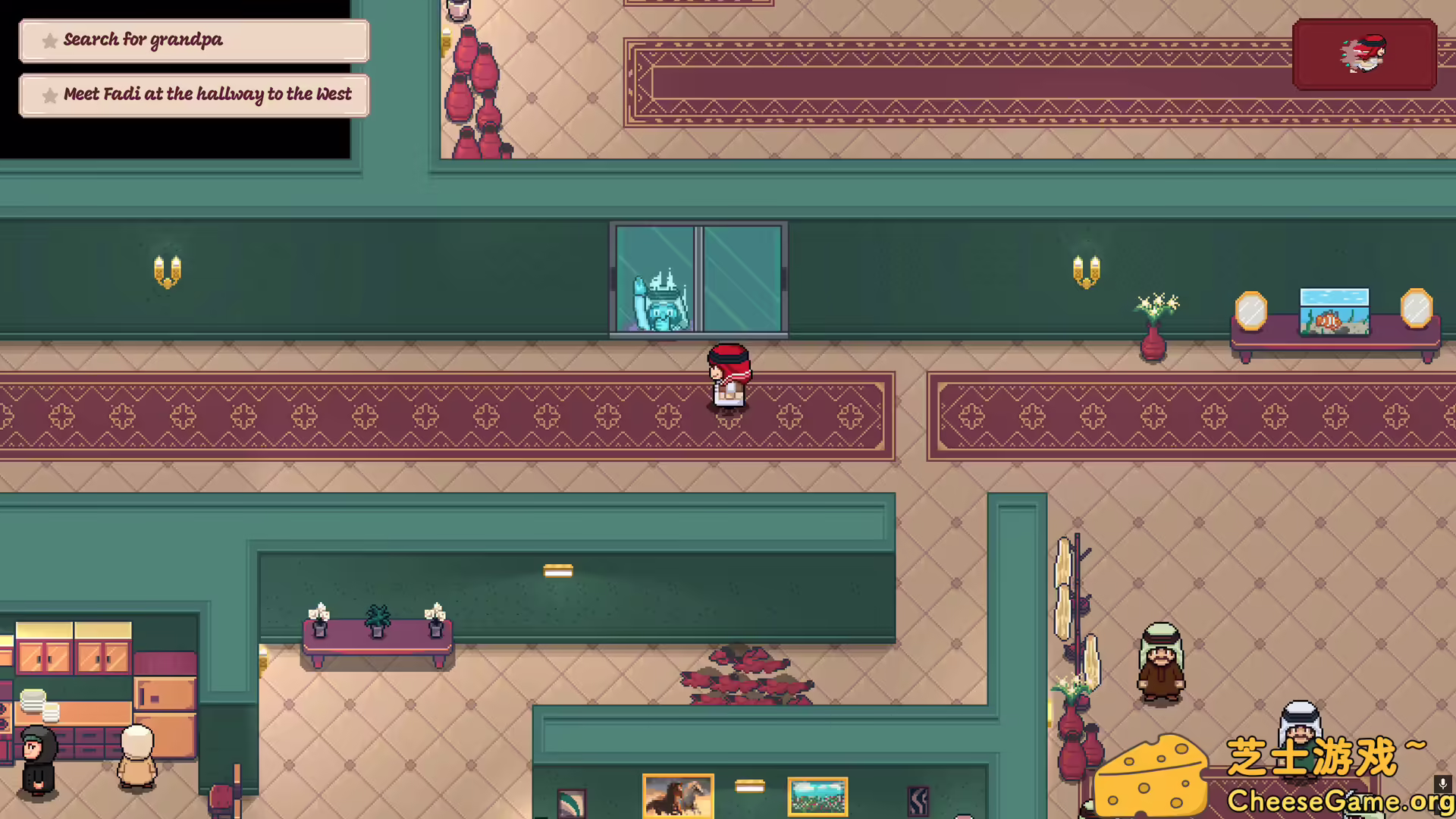Click the clownfish aquarium on the side table

point(1334,311)
